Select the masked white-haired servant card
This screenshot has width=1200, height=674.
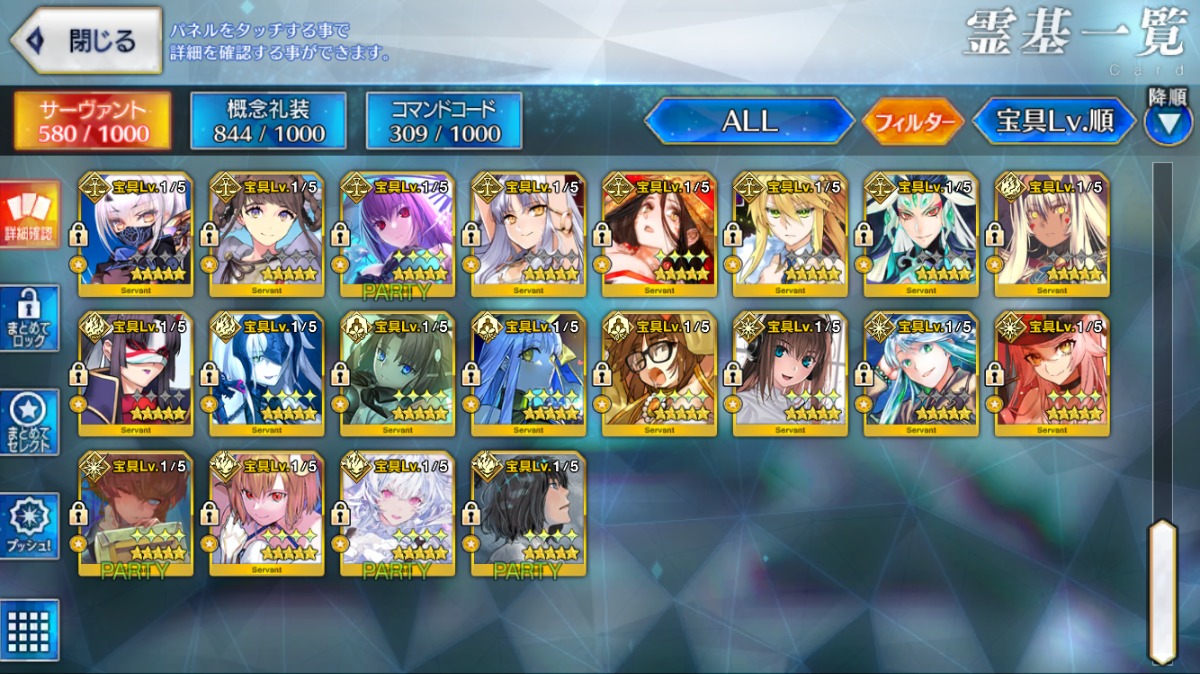(x=136, y=235)
